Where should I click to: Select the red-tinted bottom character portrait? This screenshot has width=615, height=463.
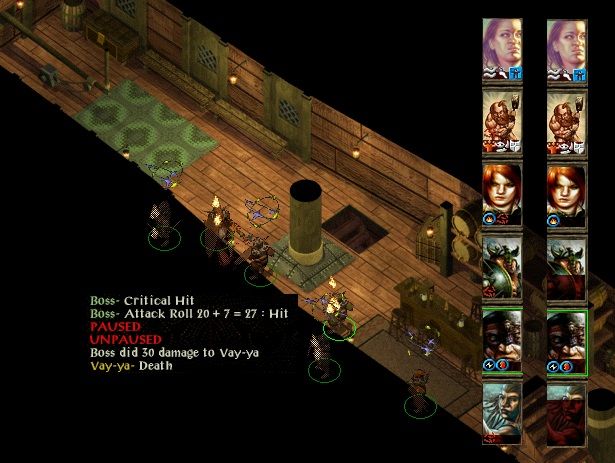[567, 413]
